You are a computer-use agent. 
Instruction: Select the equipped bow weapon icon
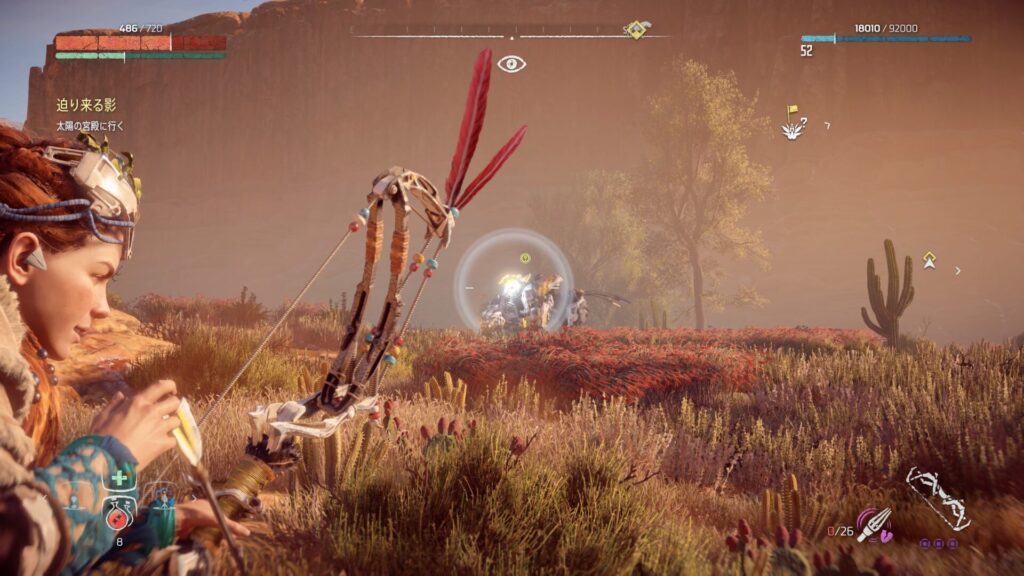pos(937,497)
